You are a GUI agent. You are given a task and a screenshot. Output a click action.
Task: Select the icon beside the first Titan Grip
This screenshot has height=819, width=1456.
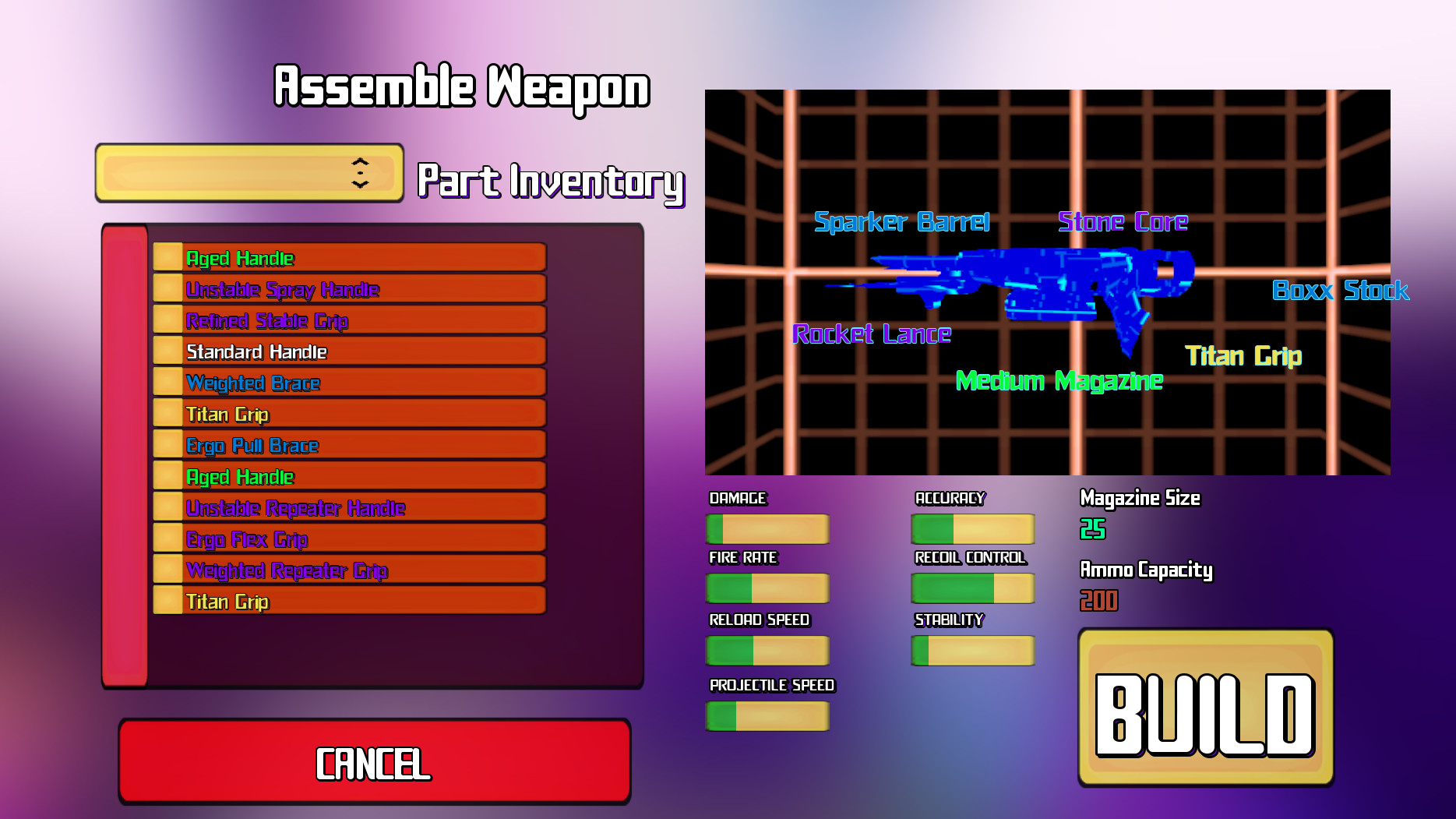(170, 414)
